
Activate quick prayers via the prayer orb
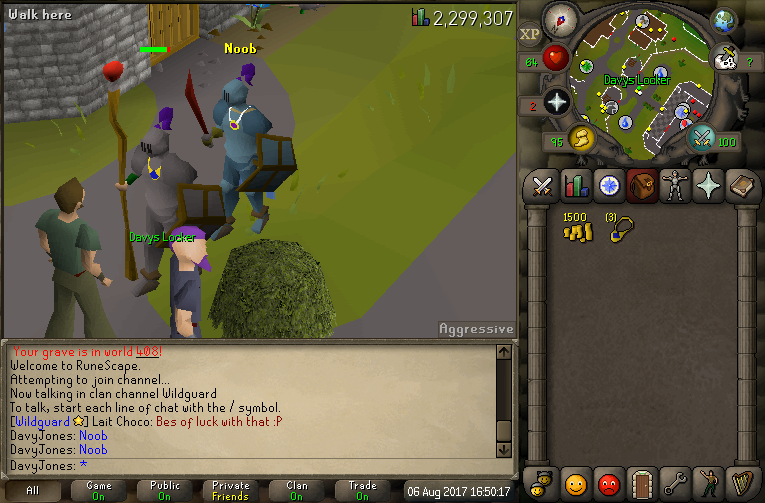coord(557,101)
